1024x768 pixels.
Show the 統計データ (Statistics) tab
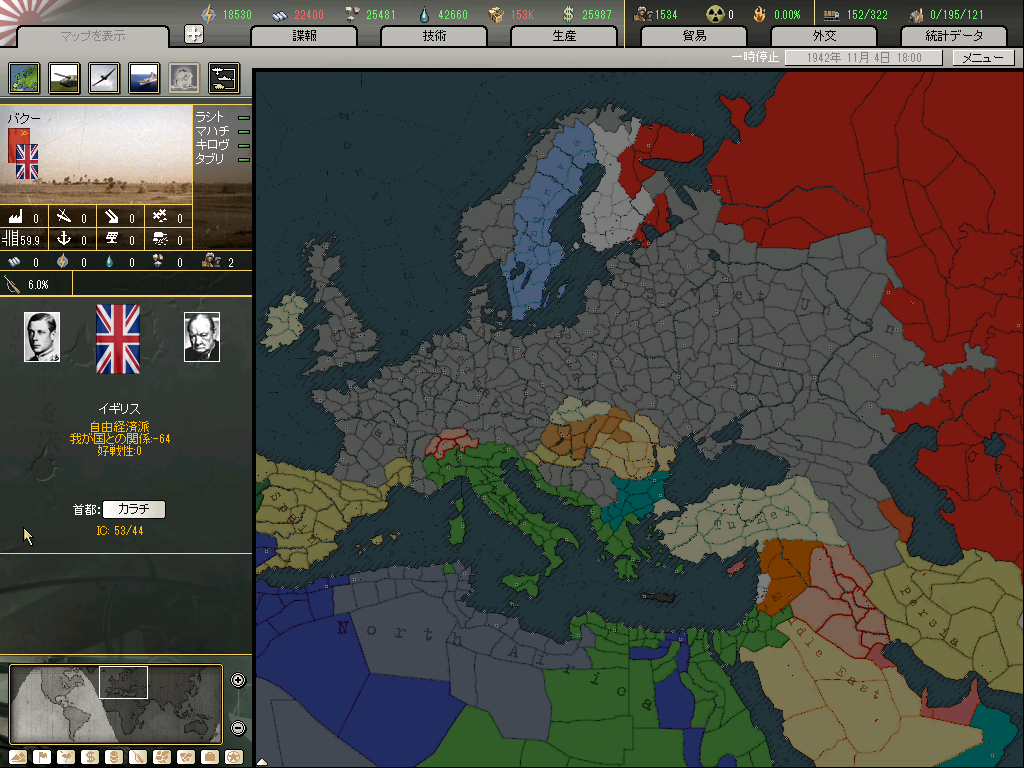[x=955, y=36]
